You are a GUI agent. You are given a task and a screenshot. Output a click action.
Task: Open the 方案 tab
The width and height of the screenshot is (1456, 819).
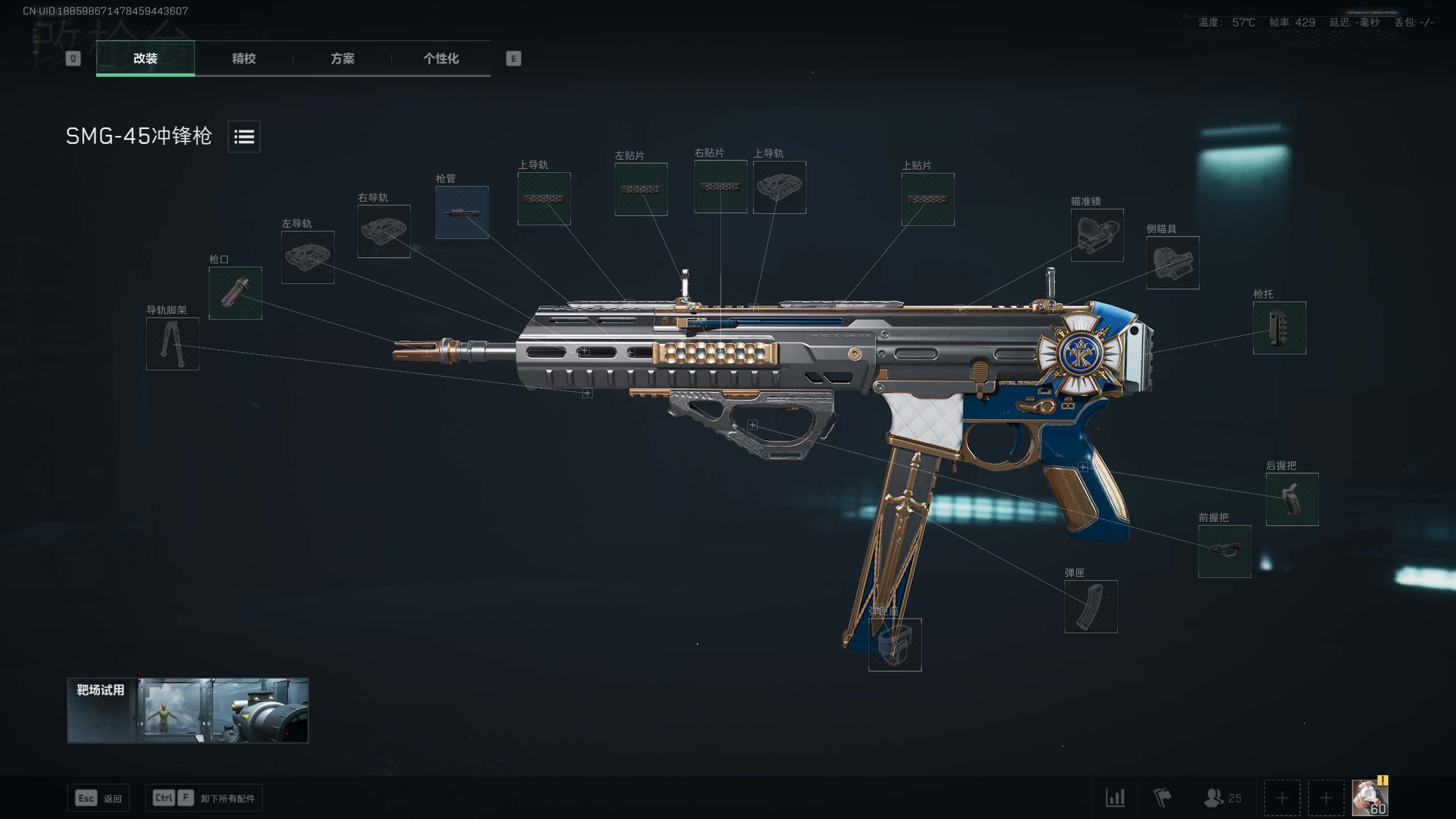pyautogui.click(x=342, y=59)
